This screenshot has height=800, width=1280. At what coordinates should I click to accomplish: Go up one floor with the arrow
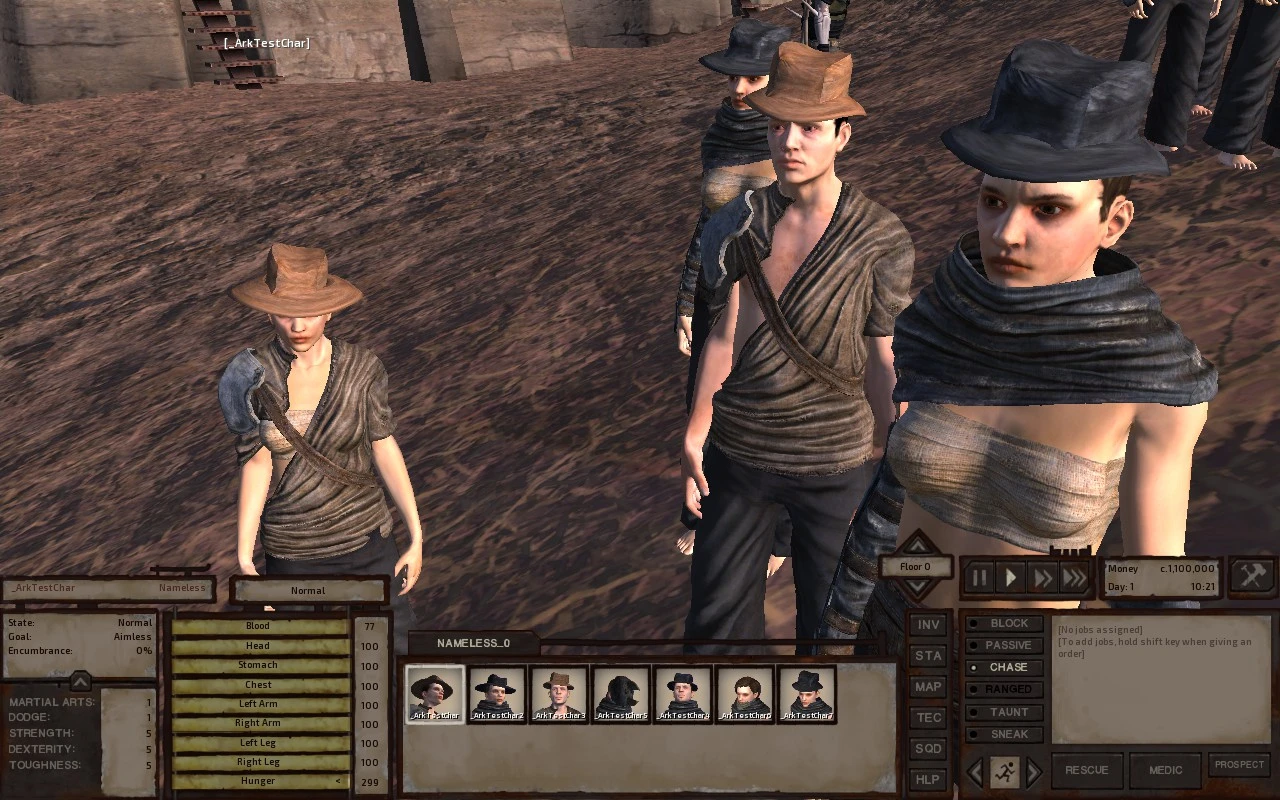coord(916,544)
